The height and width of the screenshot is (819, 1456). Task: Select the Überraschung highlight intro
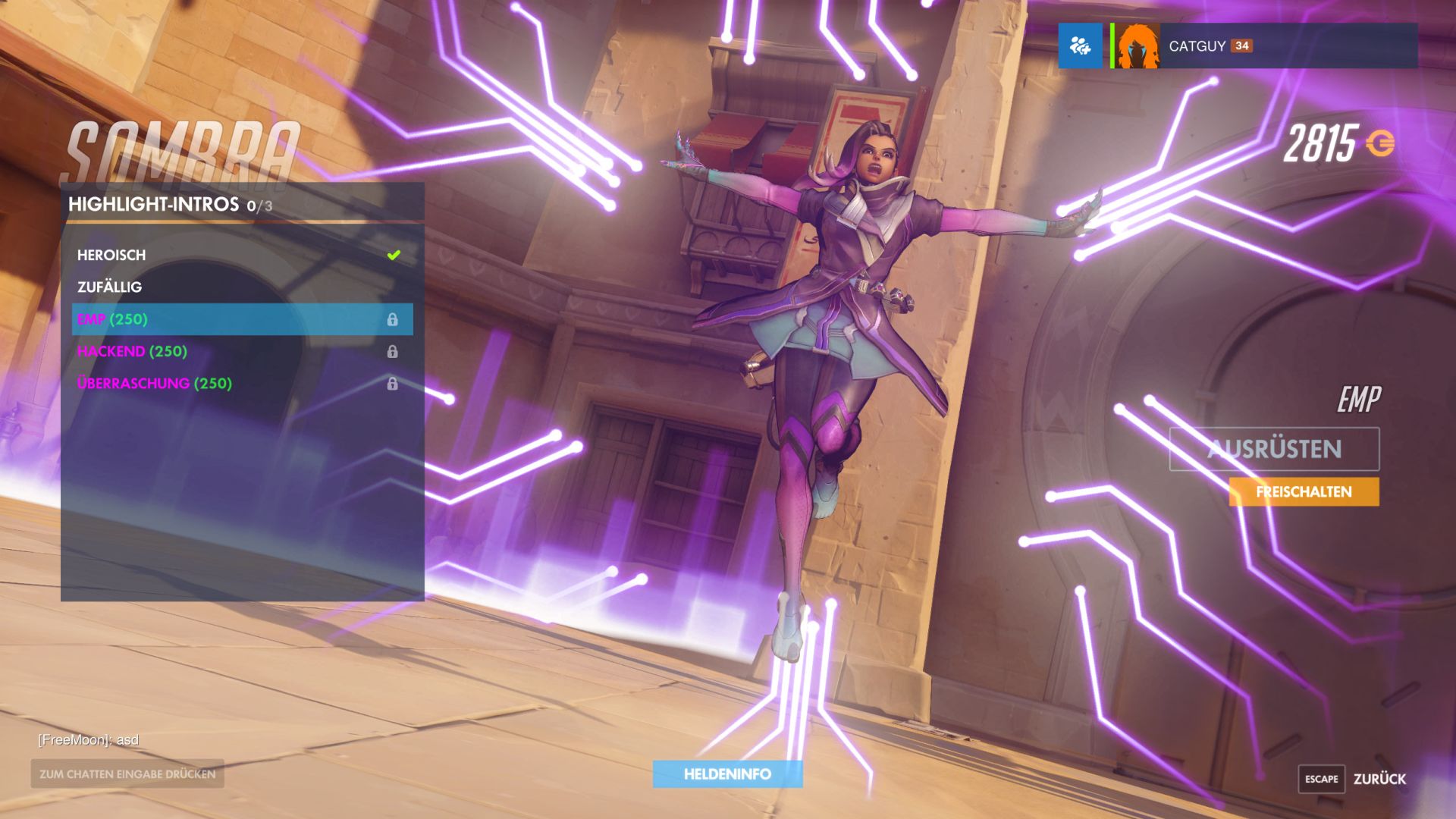pos(241,384)
